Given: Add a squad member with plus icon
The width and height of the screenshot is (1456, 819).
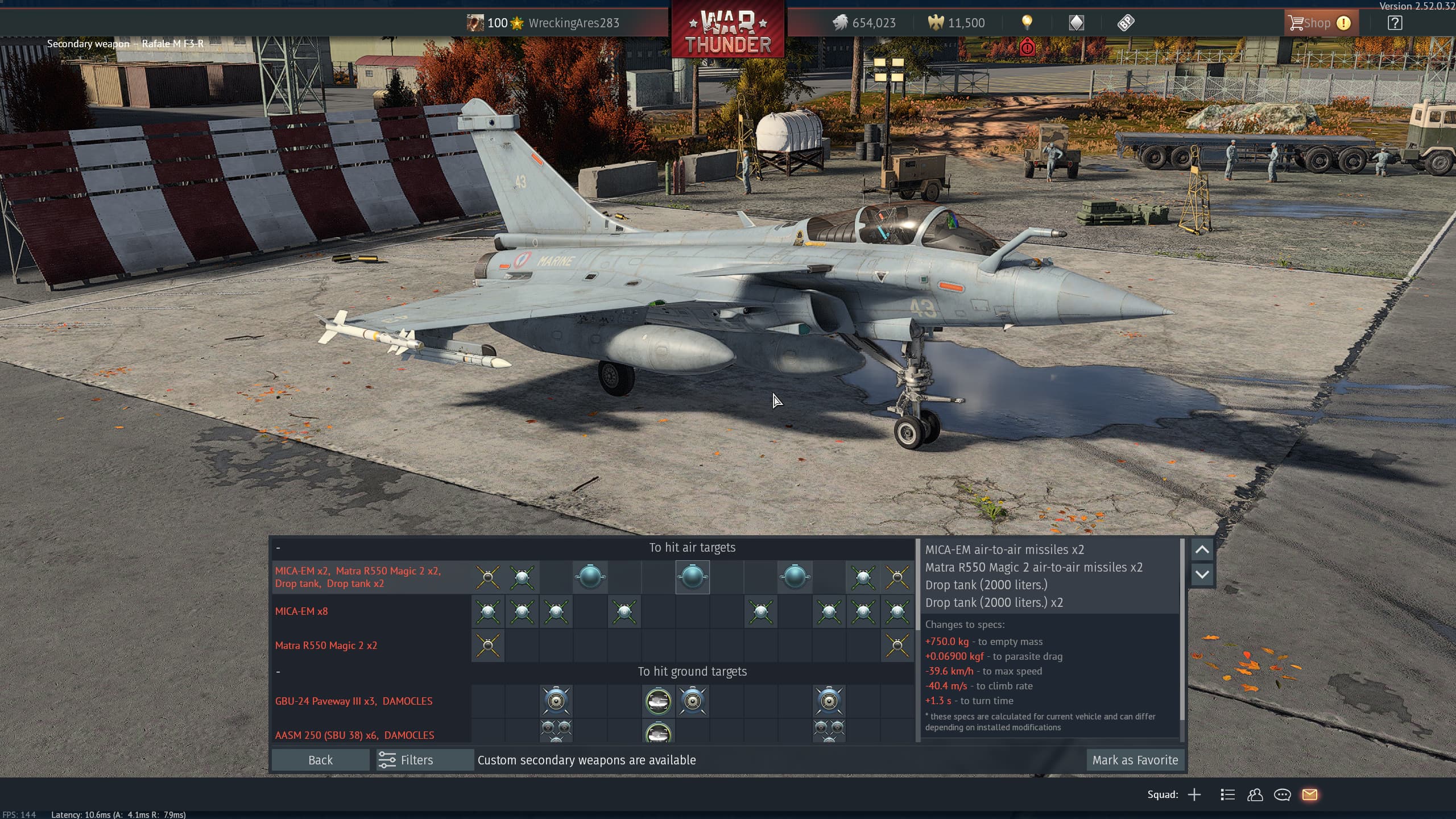Looking at the screenshot, I should click(x=1194, y=795).
